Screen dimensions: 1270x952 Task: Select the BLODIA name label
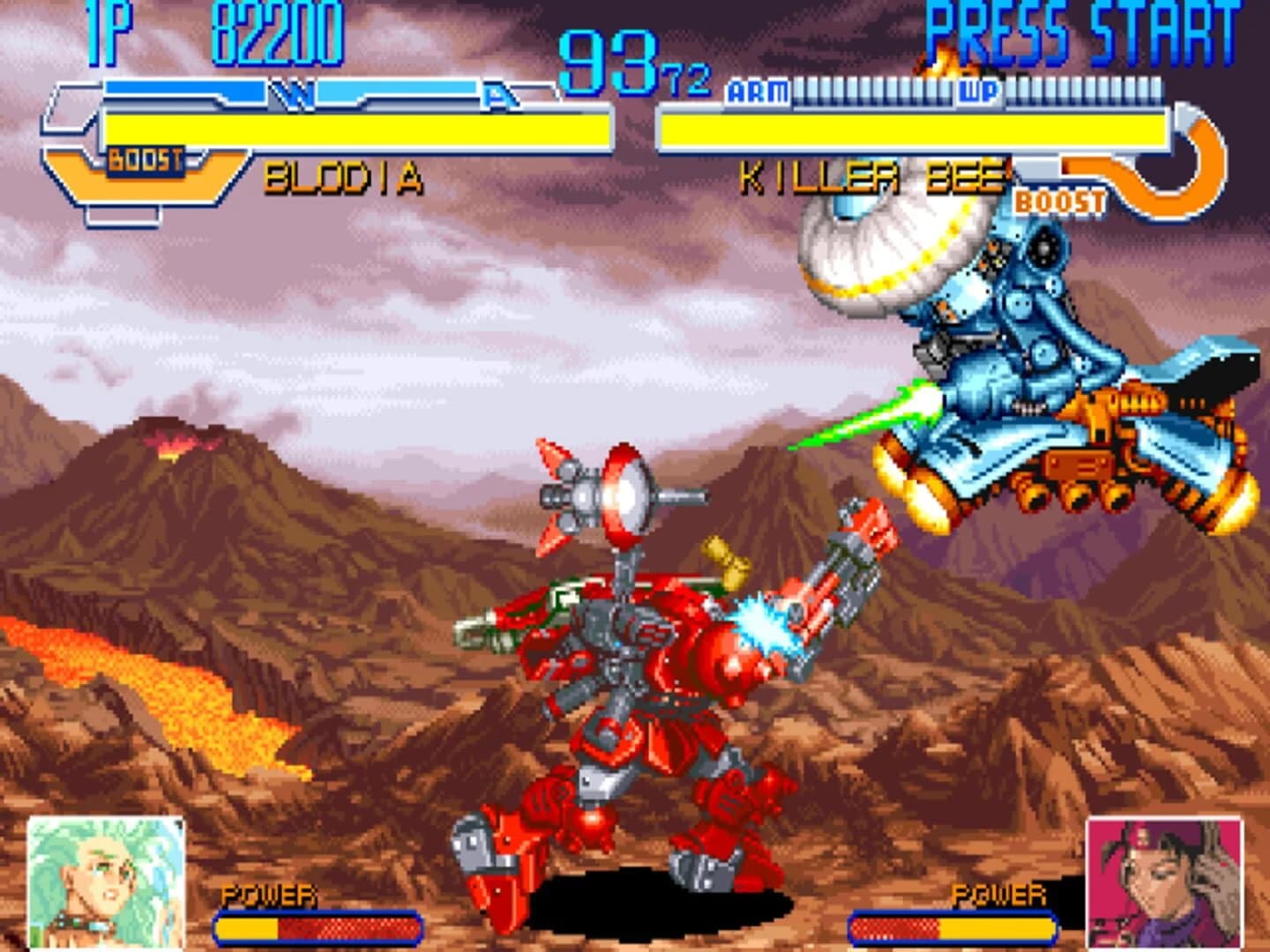[342, 180]
